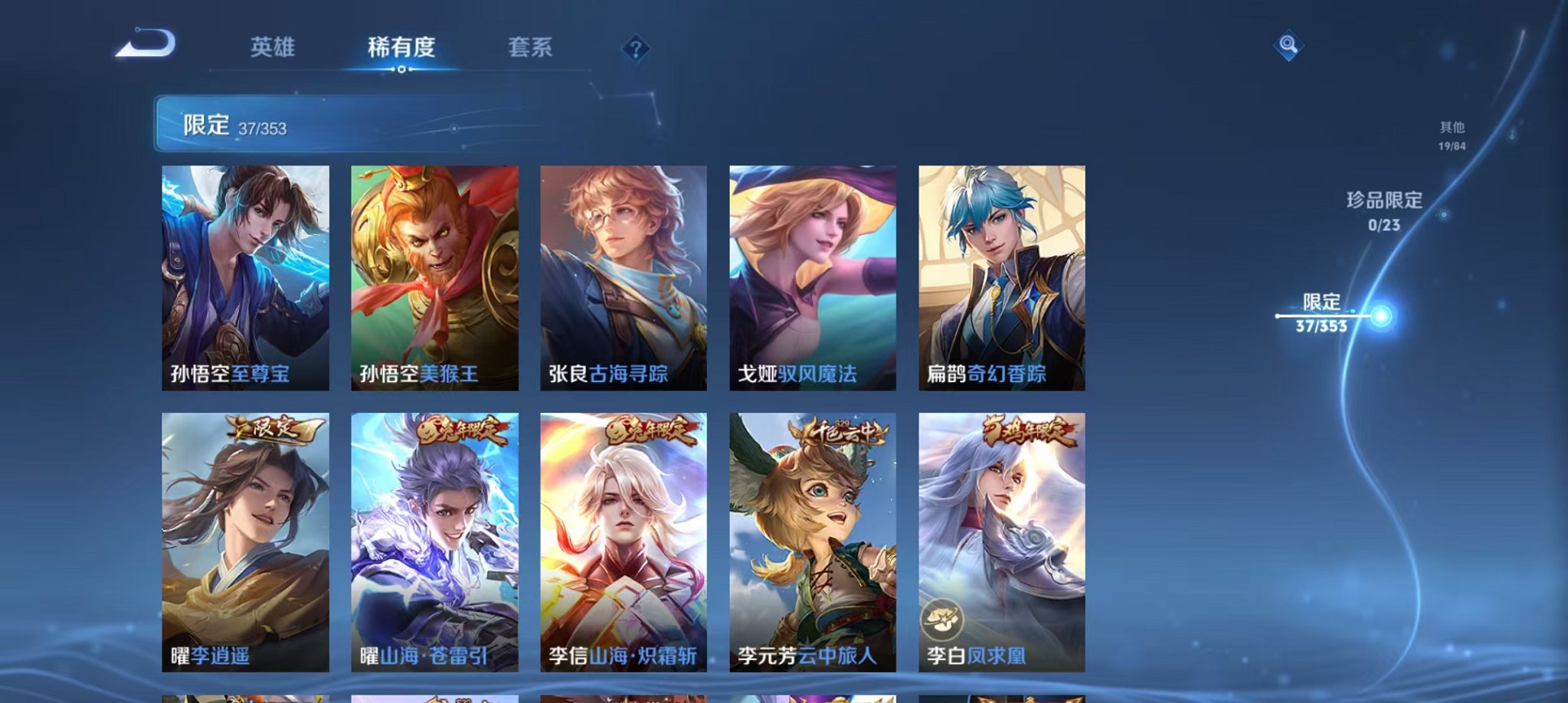1568x703 pixels.
Task: Open the help question mark icon
Action: [634, 49]
